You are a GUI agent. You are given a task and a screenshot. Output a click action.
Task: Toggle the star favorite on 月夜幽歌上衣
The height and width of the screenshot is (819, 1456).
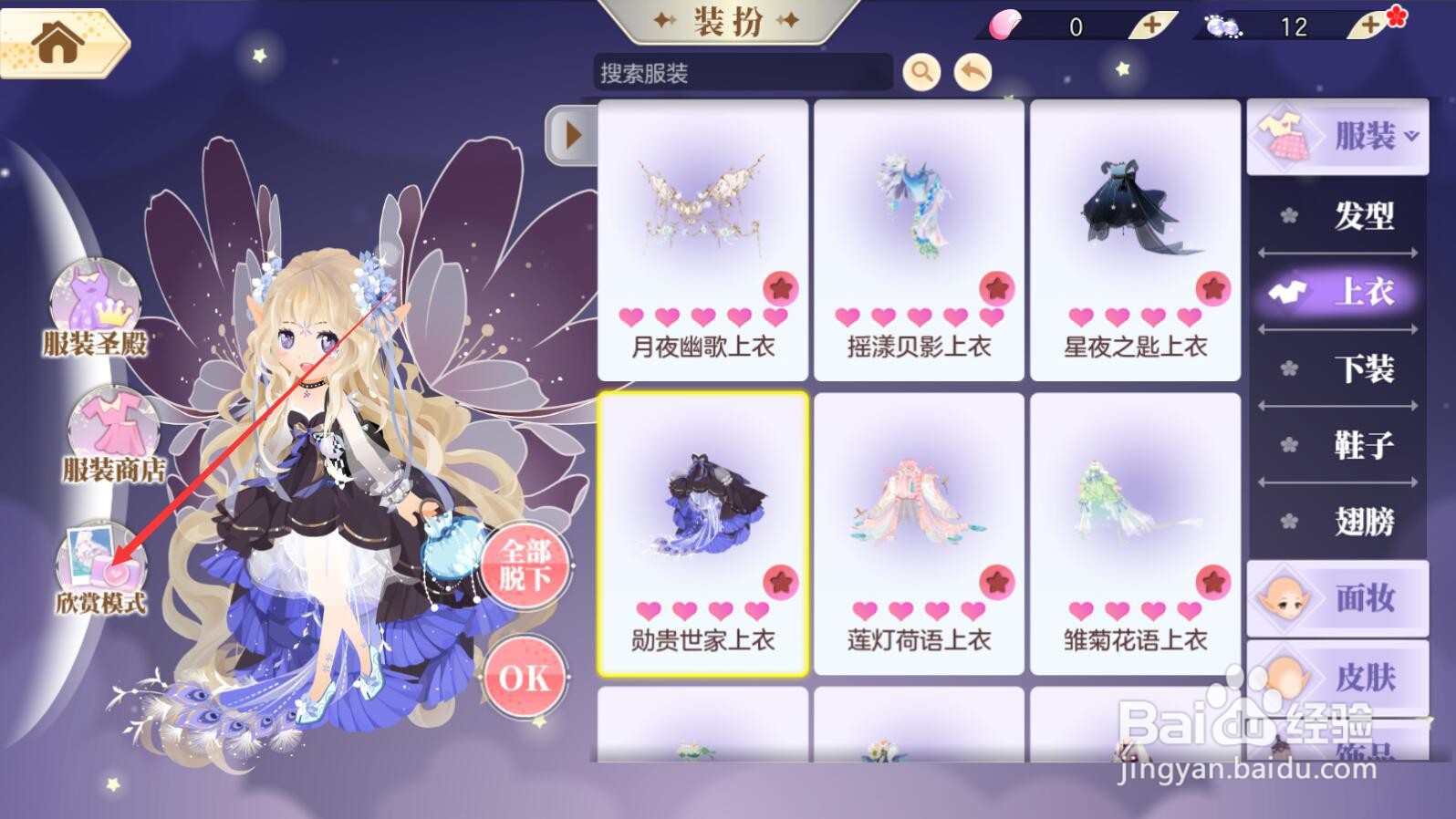tap(780, 287)
